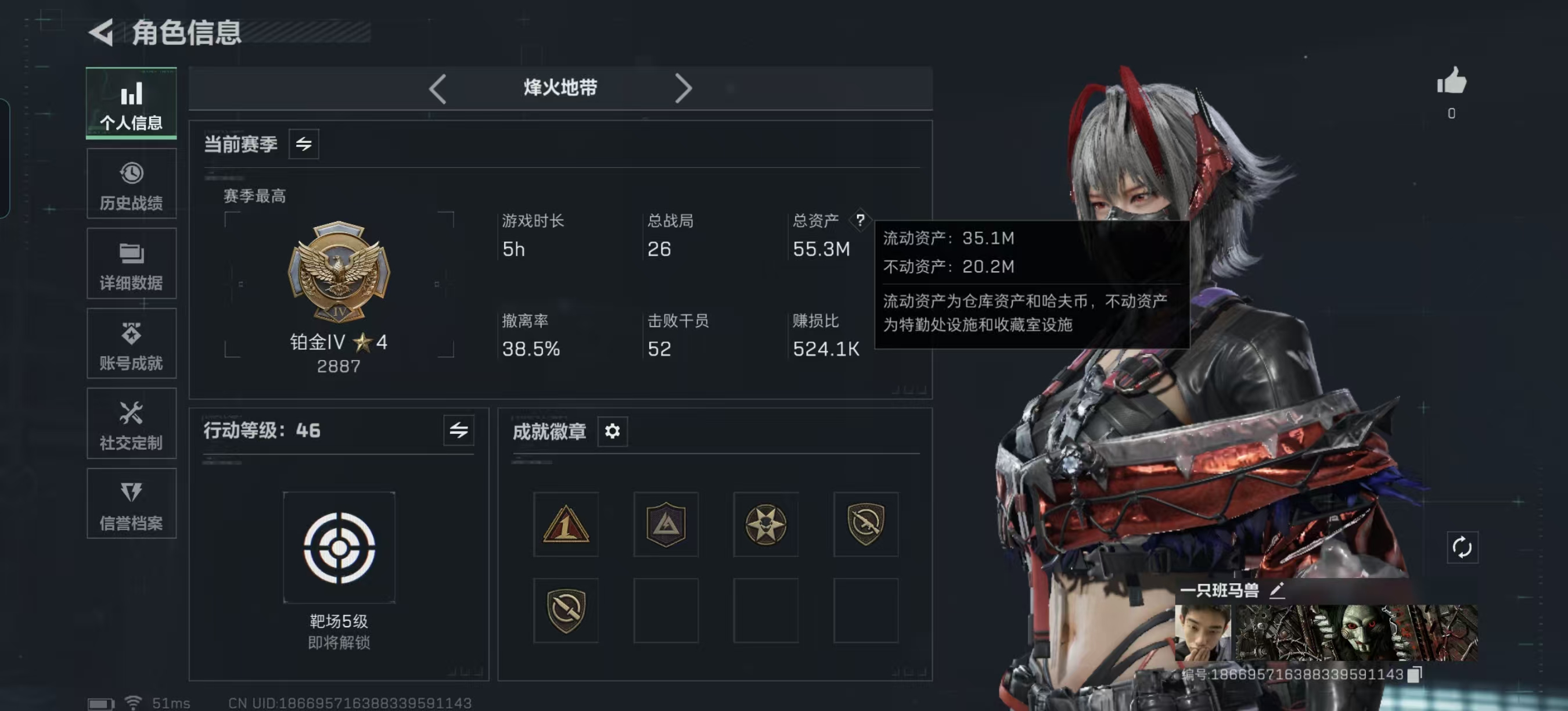The width and height of the screenshot is (1568, 711).
Task: Click the rotate character icon
Action: pyautogui.click(x=1463, y=547)
